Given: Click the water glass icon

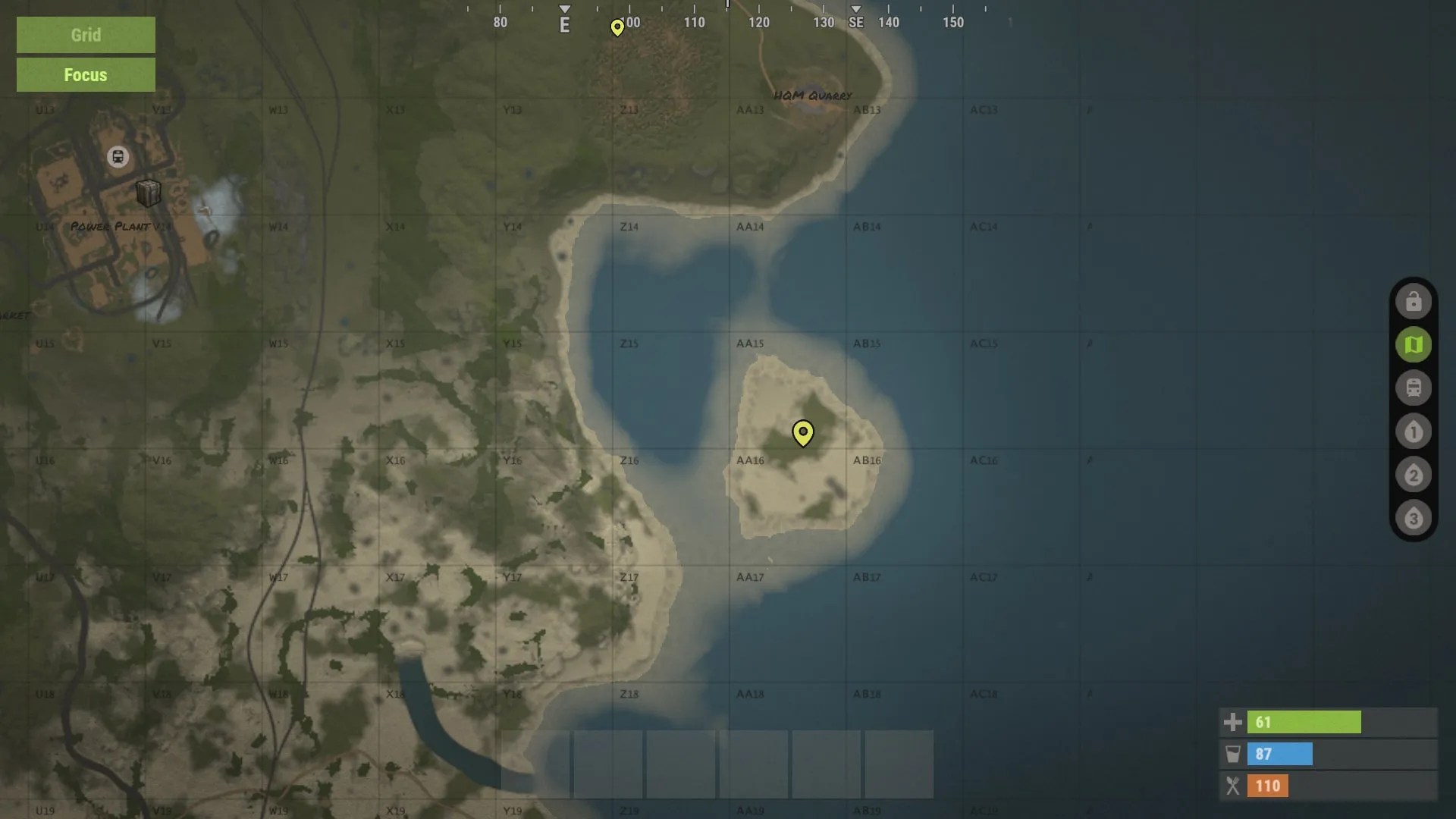Looking at the screenshot, I should [1234, 754].
